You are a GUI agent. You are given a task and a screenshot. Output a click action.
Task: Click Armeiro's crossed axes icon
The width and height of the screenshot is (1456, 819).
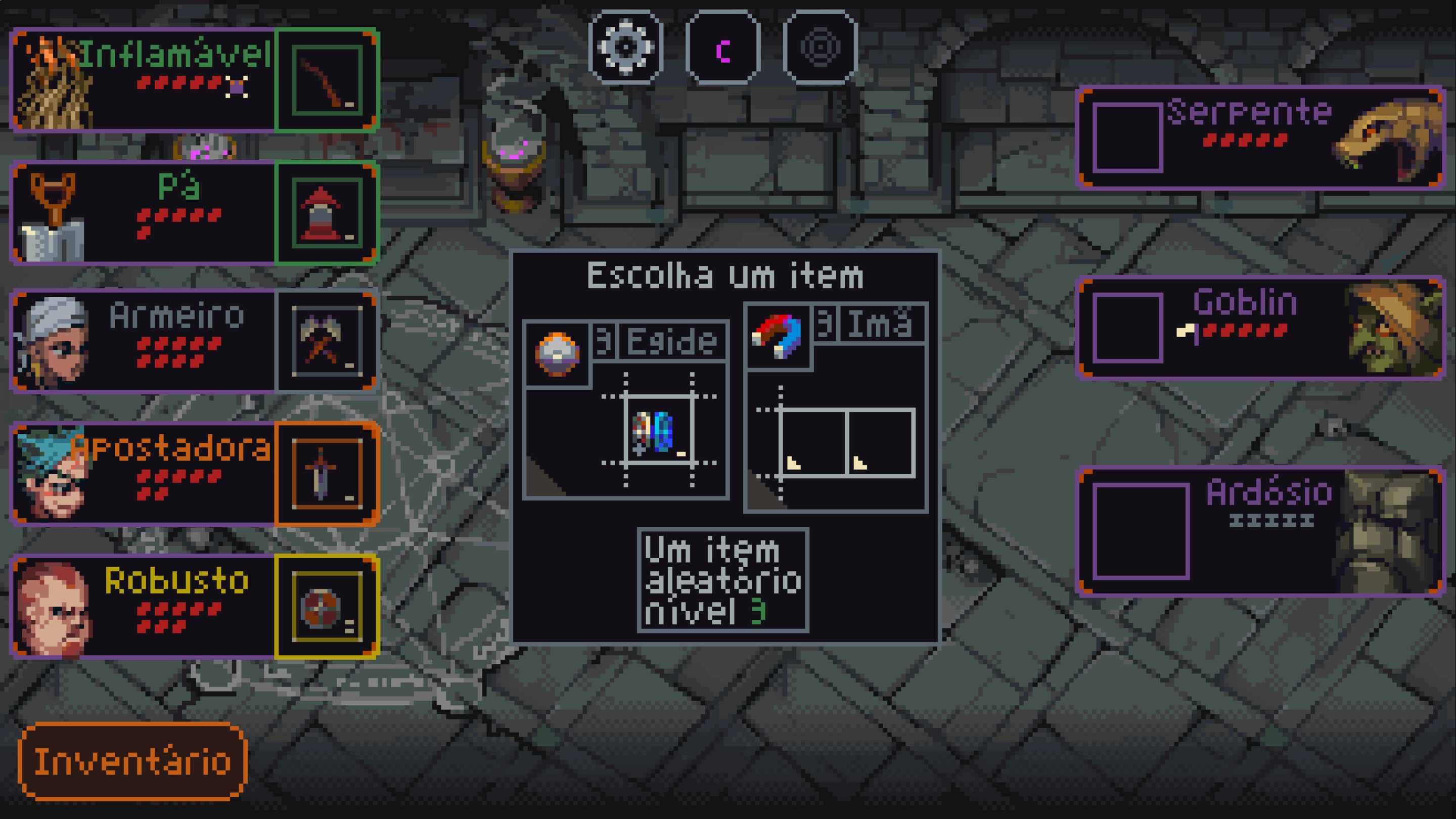click(x=327, y=342)
